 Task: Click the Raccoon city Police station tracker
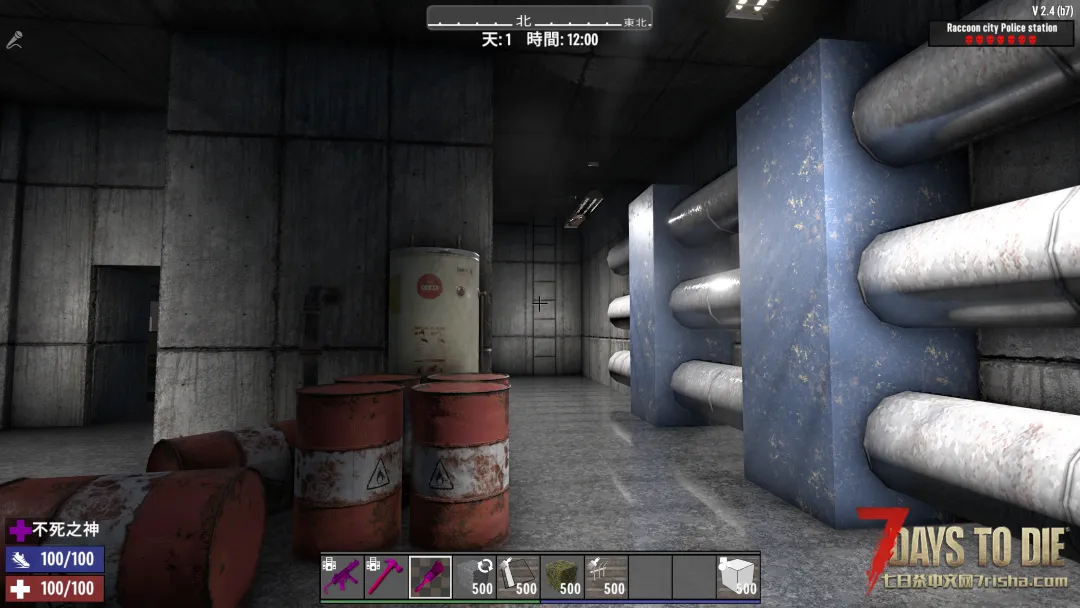click(1001, 33)
